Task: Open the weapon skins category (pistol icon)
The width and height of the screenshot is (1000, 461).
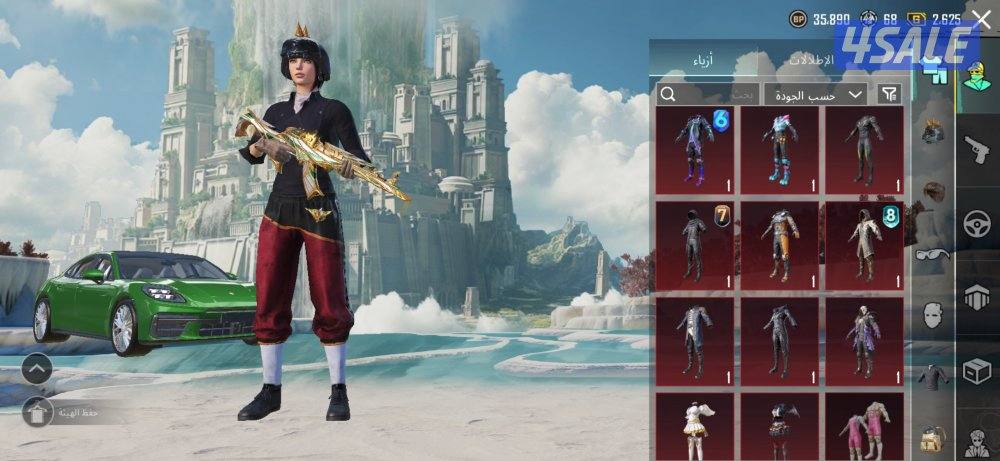Action: (x=977, y=152)
